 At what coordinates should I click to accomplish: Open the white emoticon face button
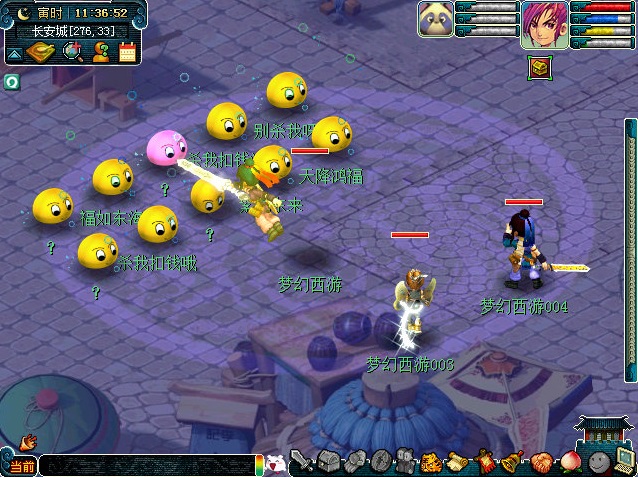point(275,465)
